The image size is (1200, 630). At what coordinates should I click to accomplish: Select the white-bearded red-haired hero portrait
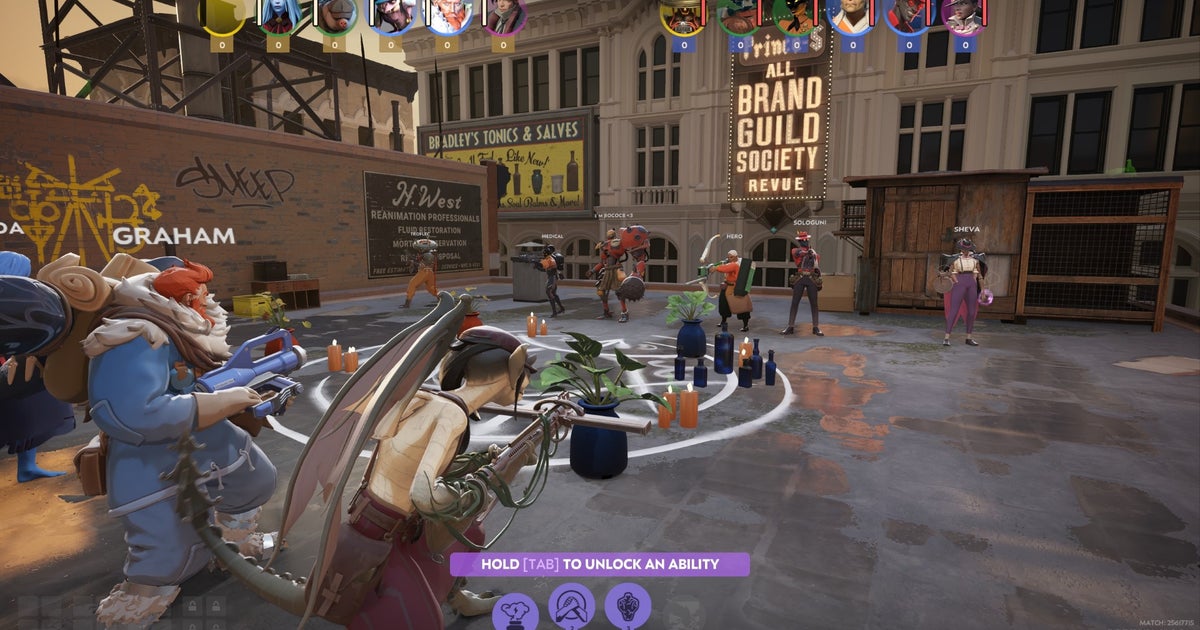click(449, 15)
